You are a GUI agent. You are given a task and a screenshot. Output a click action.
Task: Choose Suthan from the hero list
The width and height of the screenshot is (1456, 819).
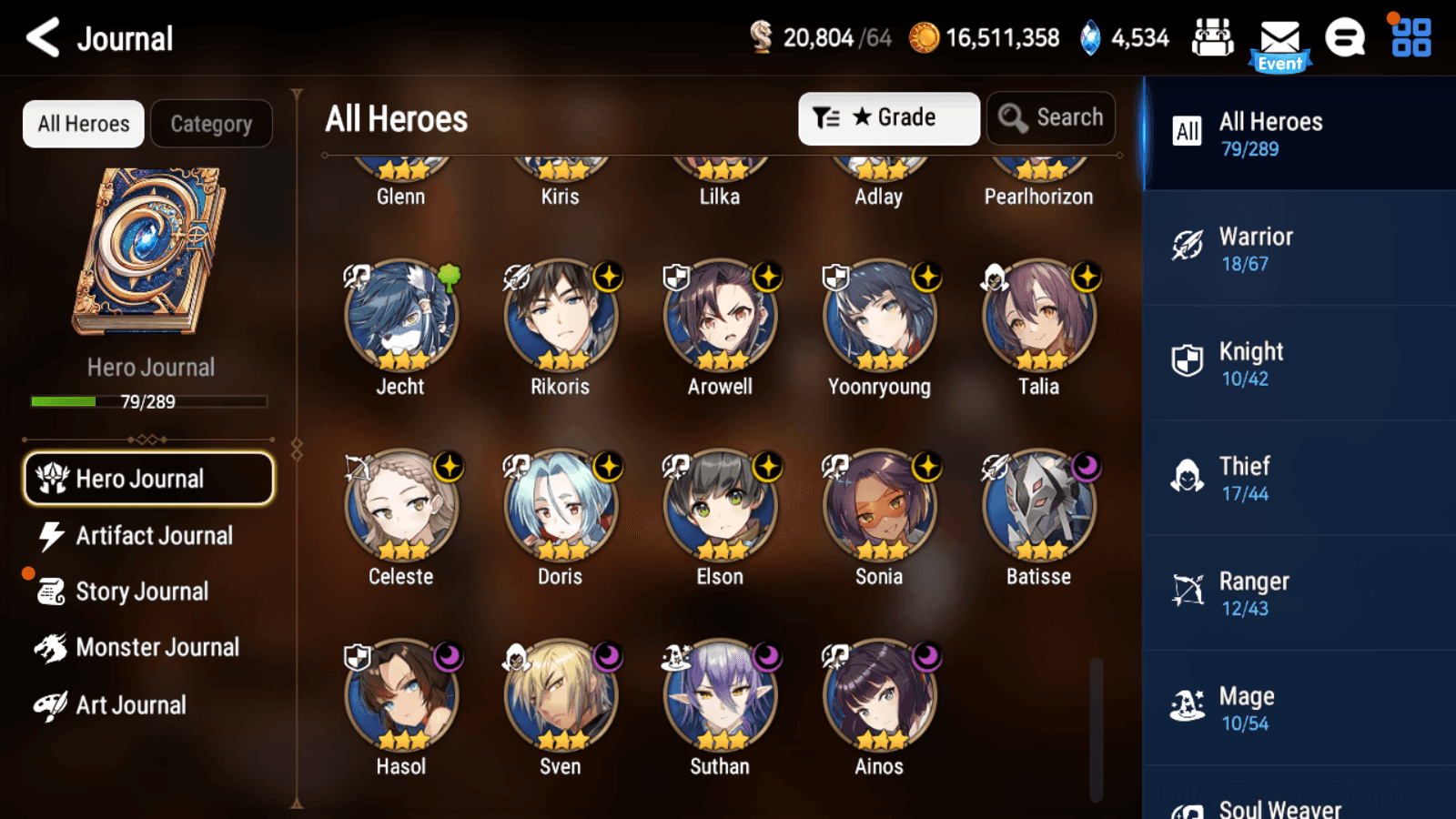click(x=720, y=697)
